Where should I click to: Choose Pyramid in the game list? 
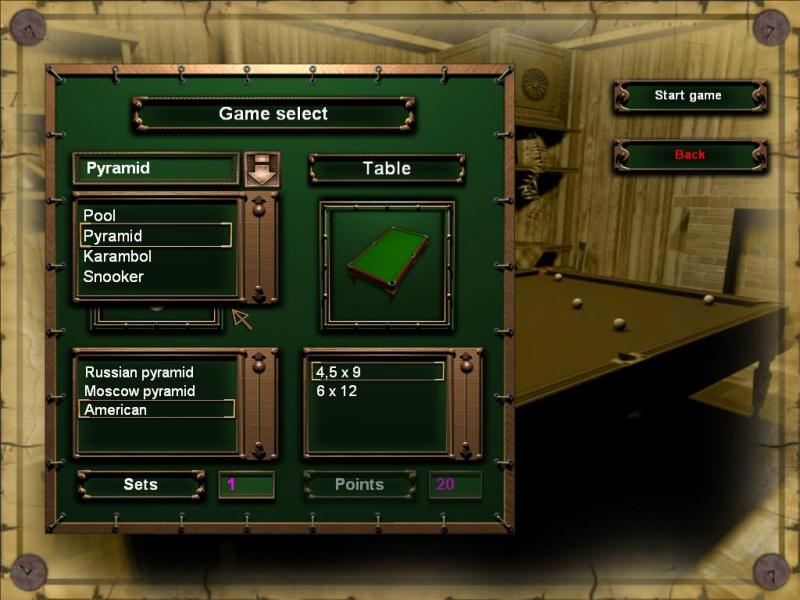coord(113,236)
